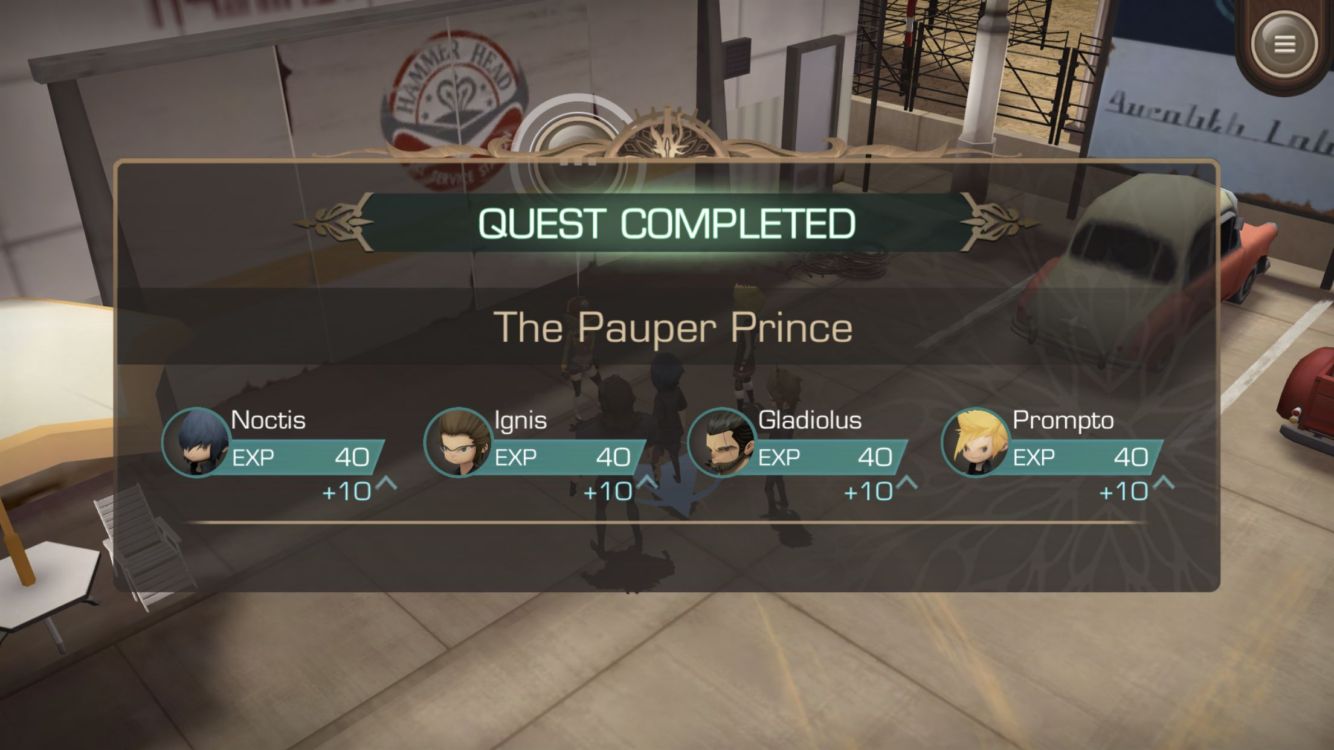1334x750 pixels.
Task: Click Gladiolus's character portrait
Action: 721,442
